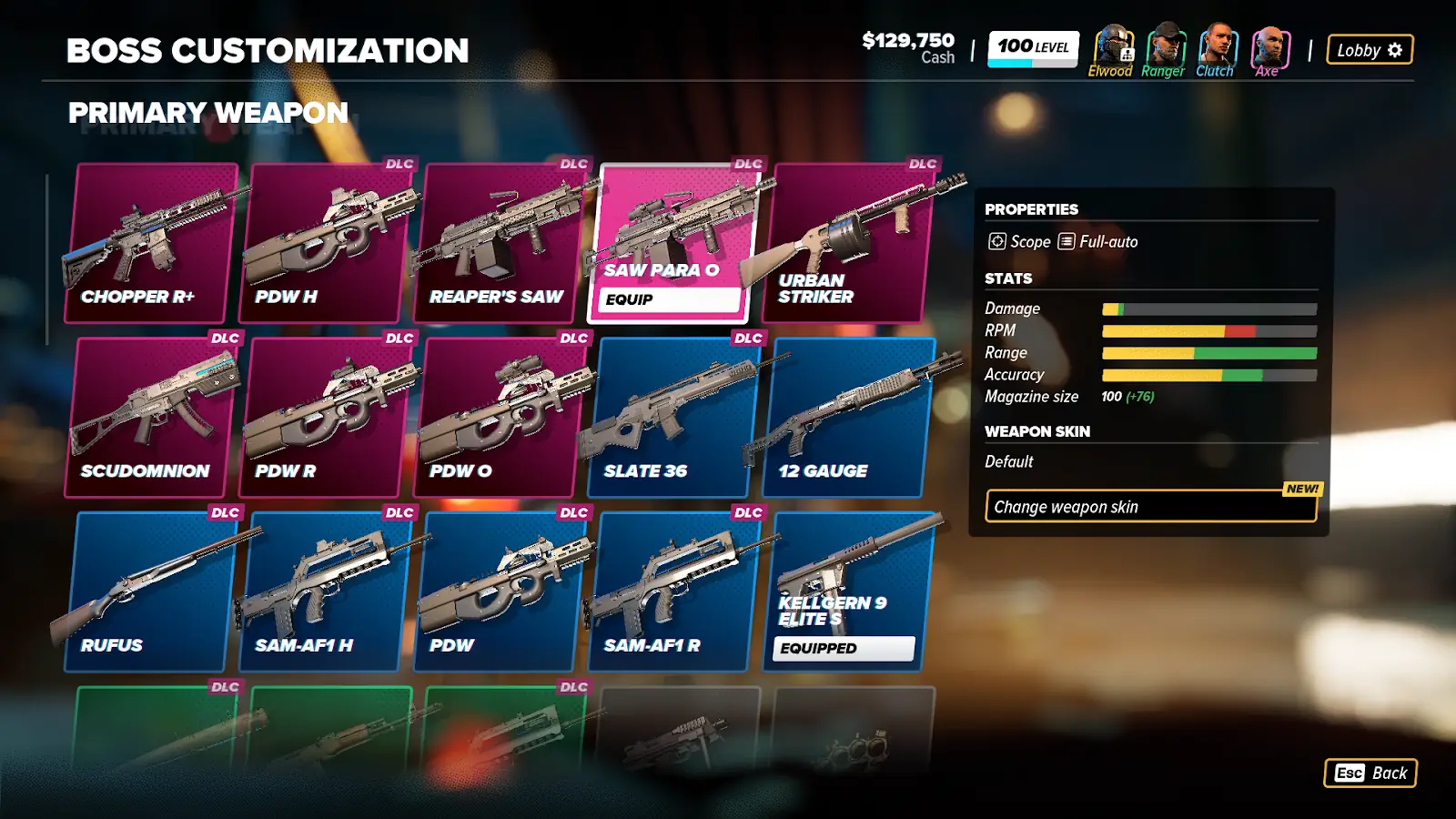Viewport: 1456px width, 819px height.
Task: Choose the SCUDOMNION weapon tile
Action: 151,418
